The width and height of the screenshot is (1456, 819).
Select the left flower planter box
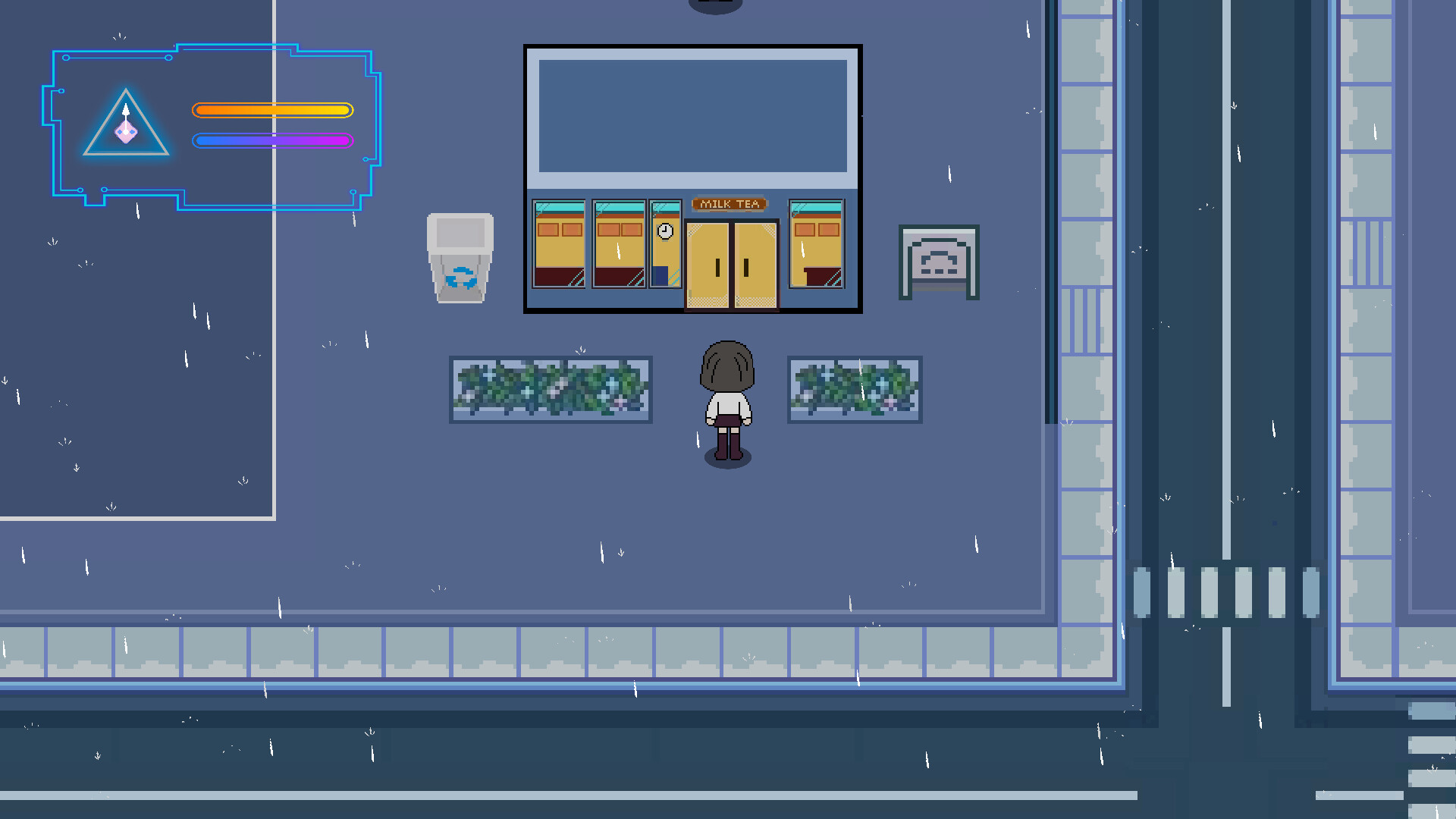pos(550,389)
